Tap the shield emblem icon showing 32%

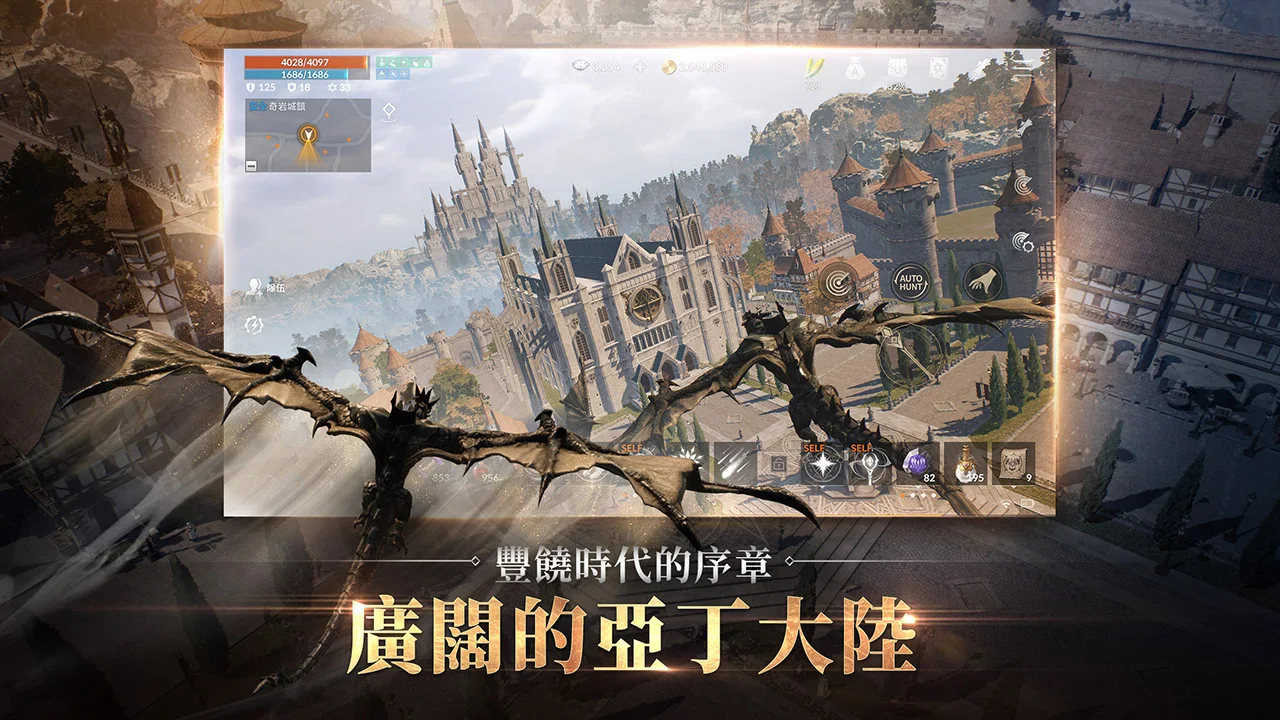click(897, 66)
